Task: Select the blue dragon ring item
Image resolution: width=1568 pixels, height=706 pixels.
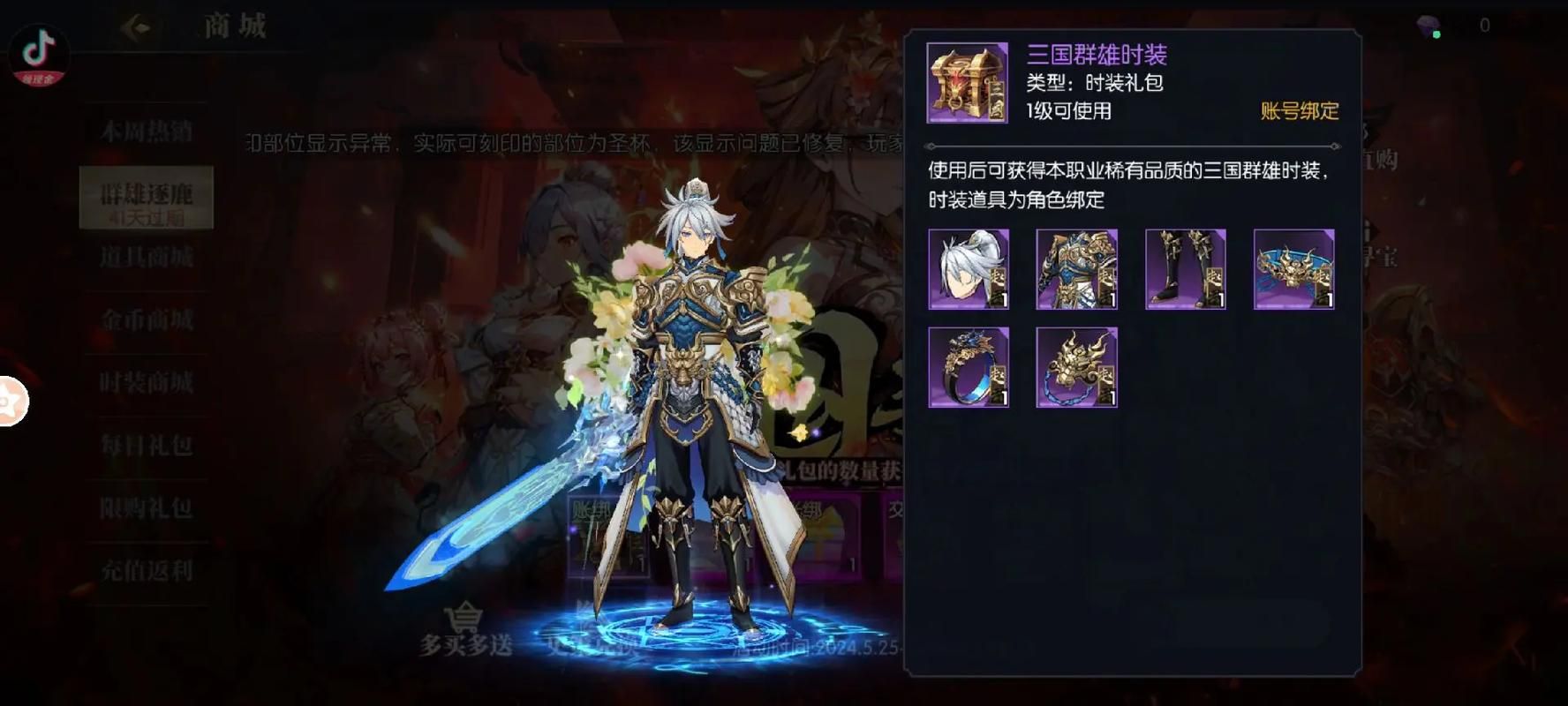Action: click(x=969, y=368)
